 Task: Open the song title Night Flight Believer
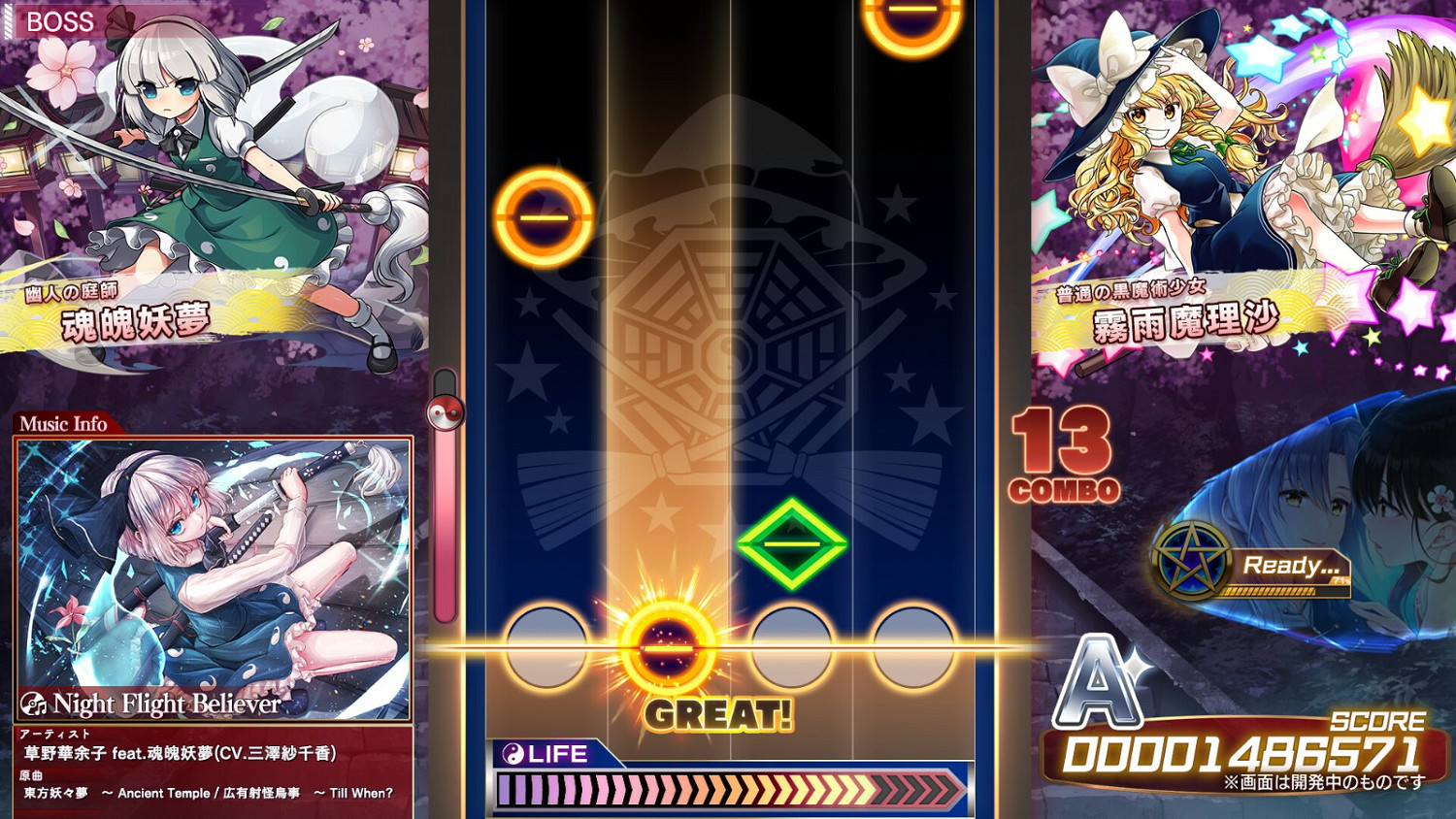pyautogui.click(x=170, y=704)
